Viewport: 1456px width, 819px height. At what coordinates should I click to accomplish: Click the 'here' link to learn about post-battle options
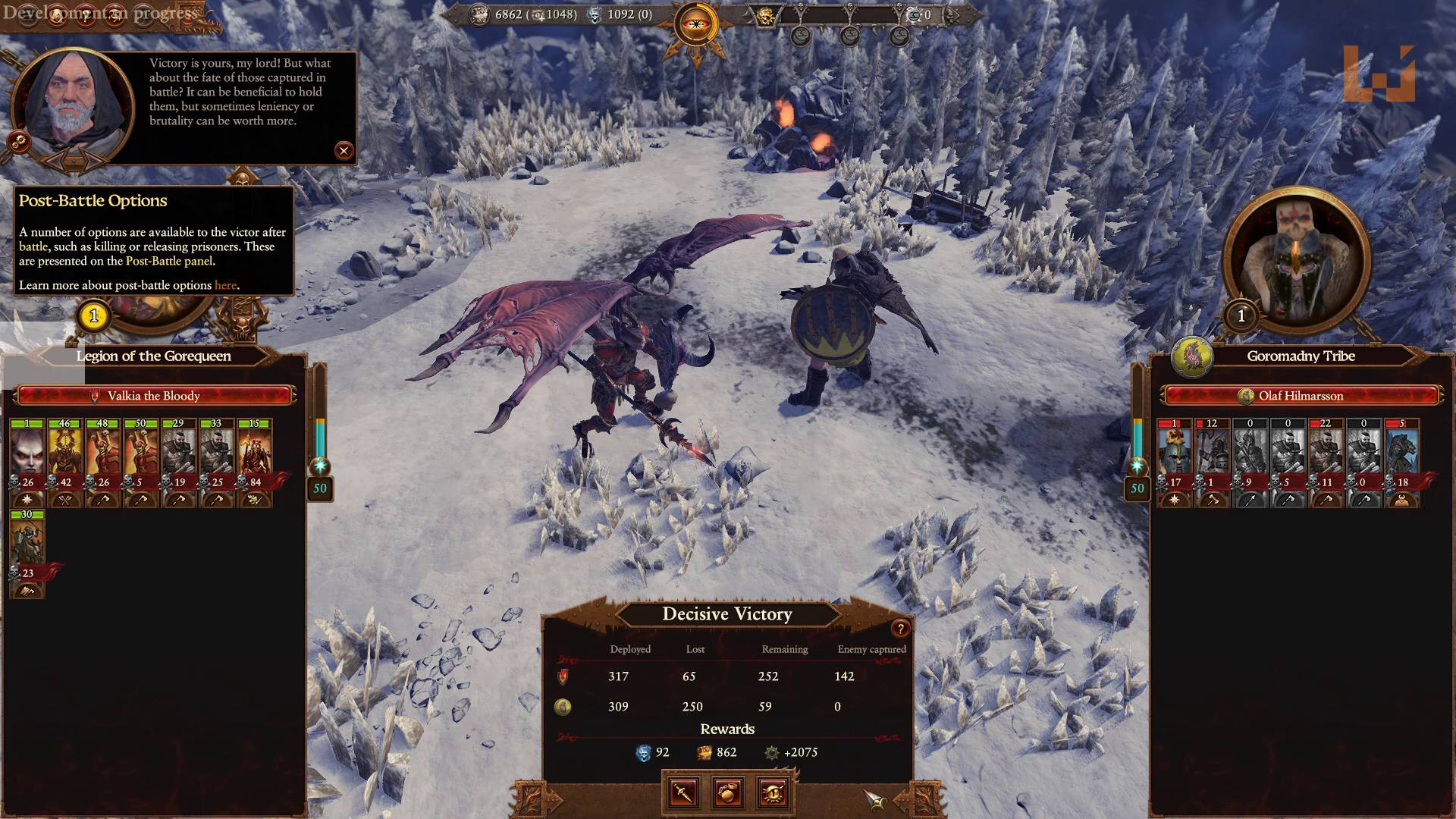(225, 285)
